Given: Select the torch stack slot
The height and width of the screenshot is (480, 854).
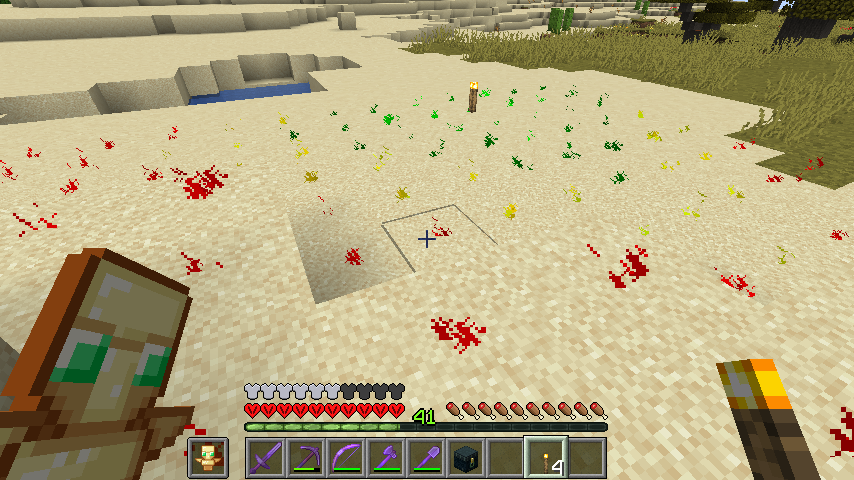Looking at the screenshot, I should coord(546,458).
